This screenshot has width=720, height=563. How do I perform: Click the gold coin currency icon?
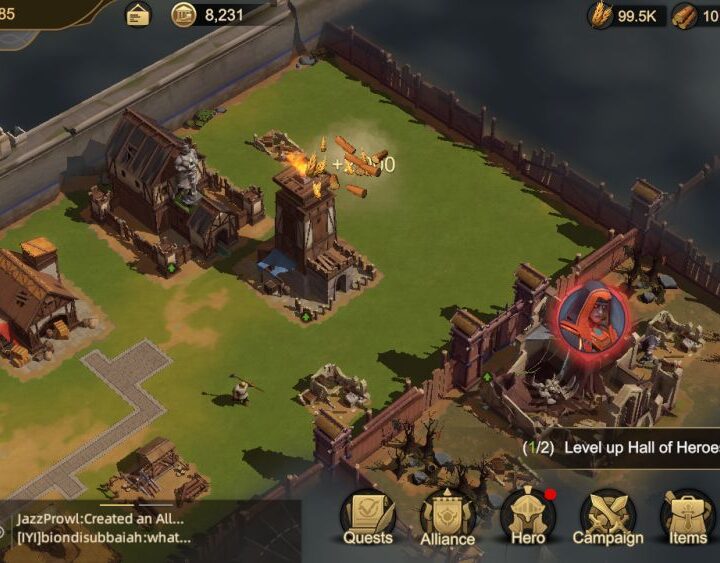183,14
